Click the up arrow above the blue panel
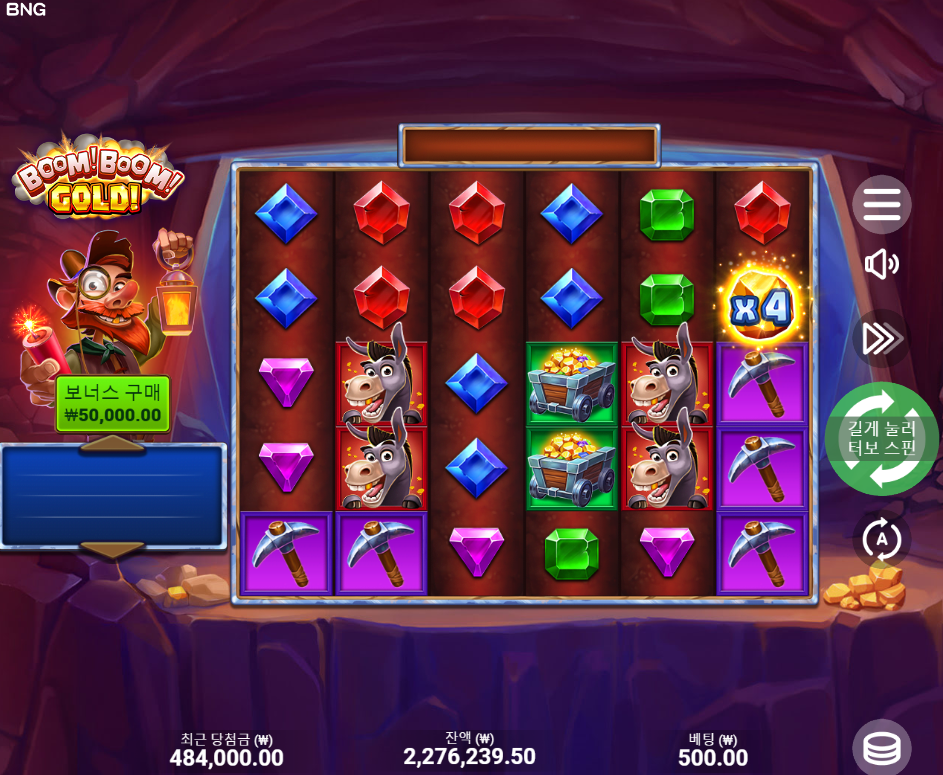This screenshot has height=775, width=943. coord(112,443)
